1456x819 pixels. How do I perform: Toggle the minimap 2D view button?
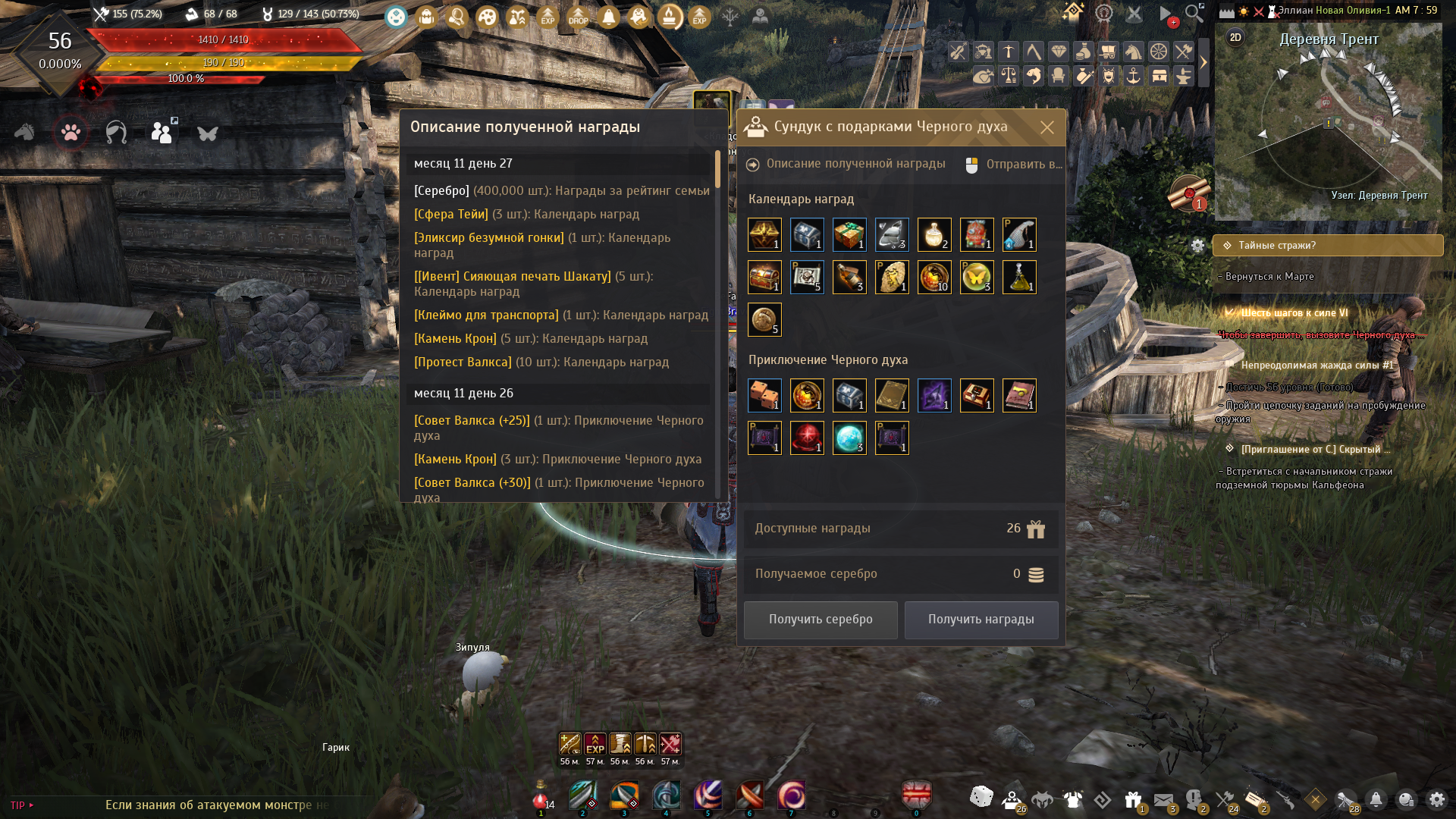coord(1235,38)
